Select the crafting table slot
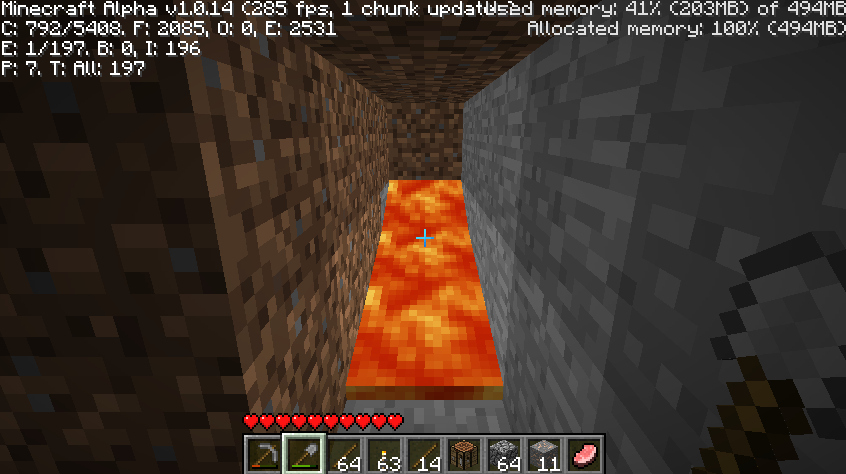 (463, 455)
